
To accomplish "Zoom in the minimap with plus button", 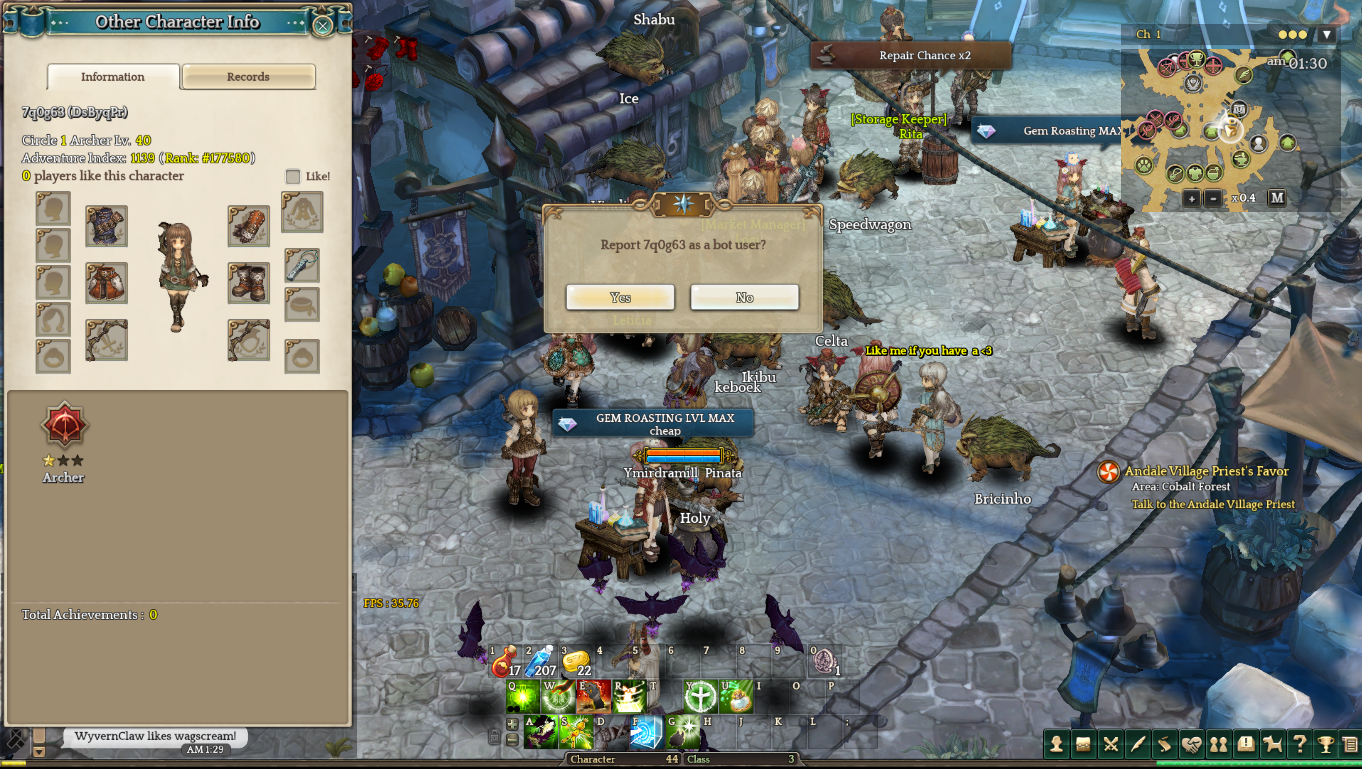I will [x=1191, y=198].
